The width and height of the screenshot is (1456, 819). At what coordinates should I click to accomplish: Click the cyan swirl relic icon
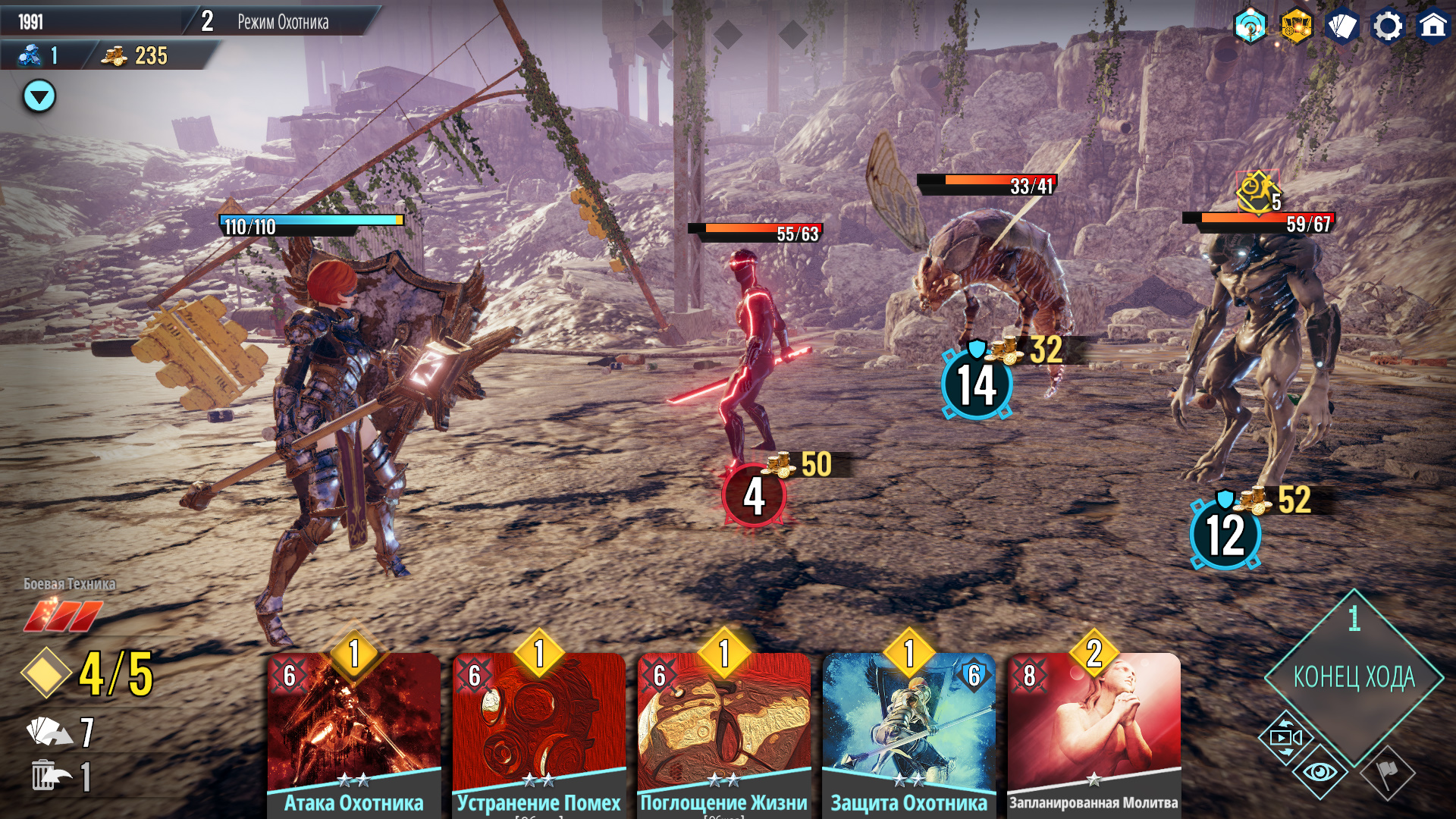point(1250,27)
